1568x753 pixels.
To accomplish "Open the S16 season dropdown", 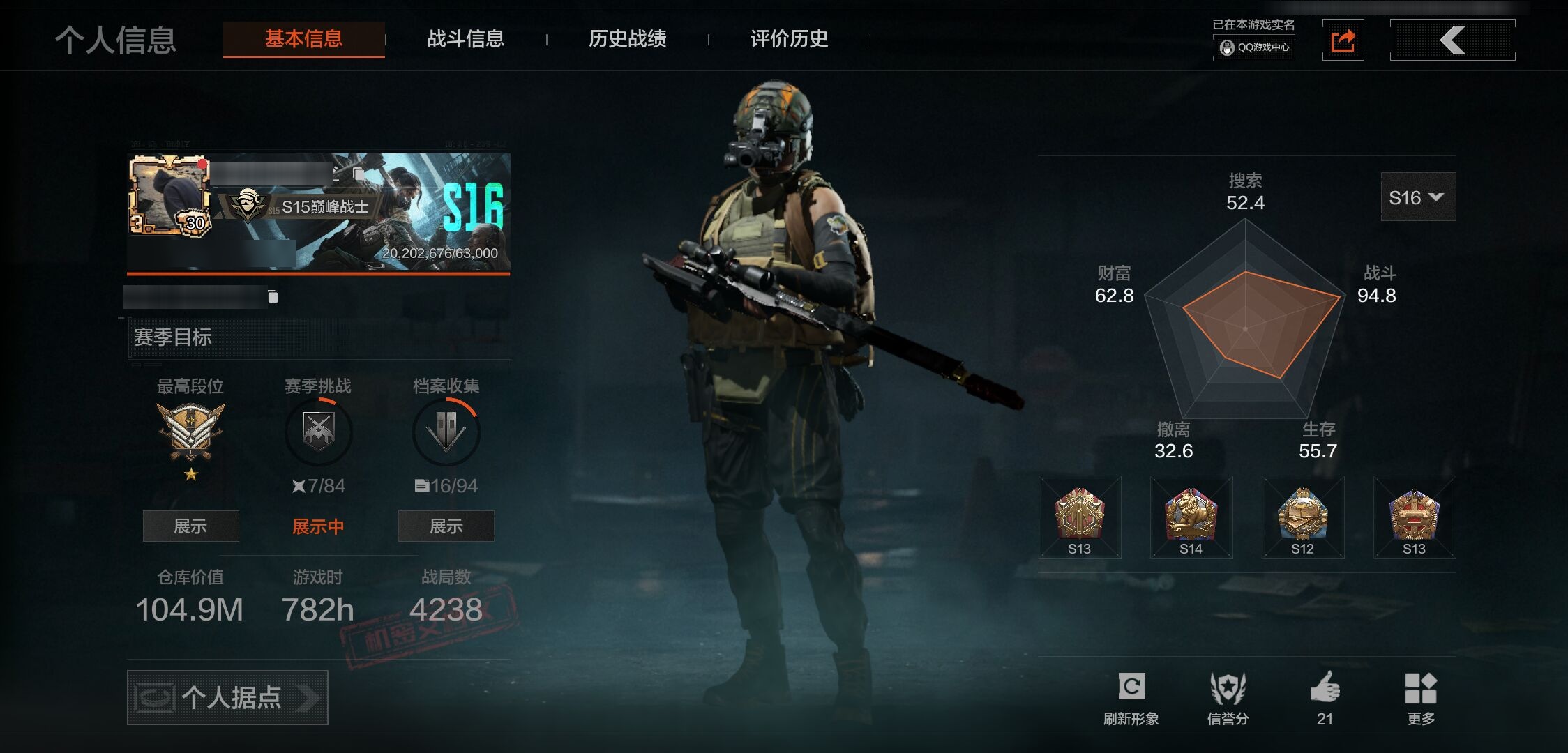I will click(1417, 197).
